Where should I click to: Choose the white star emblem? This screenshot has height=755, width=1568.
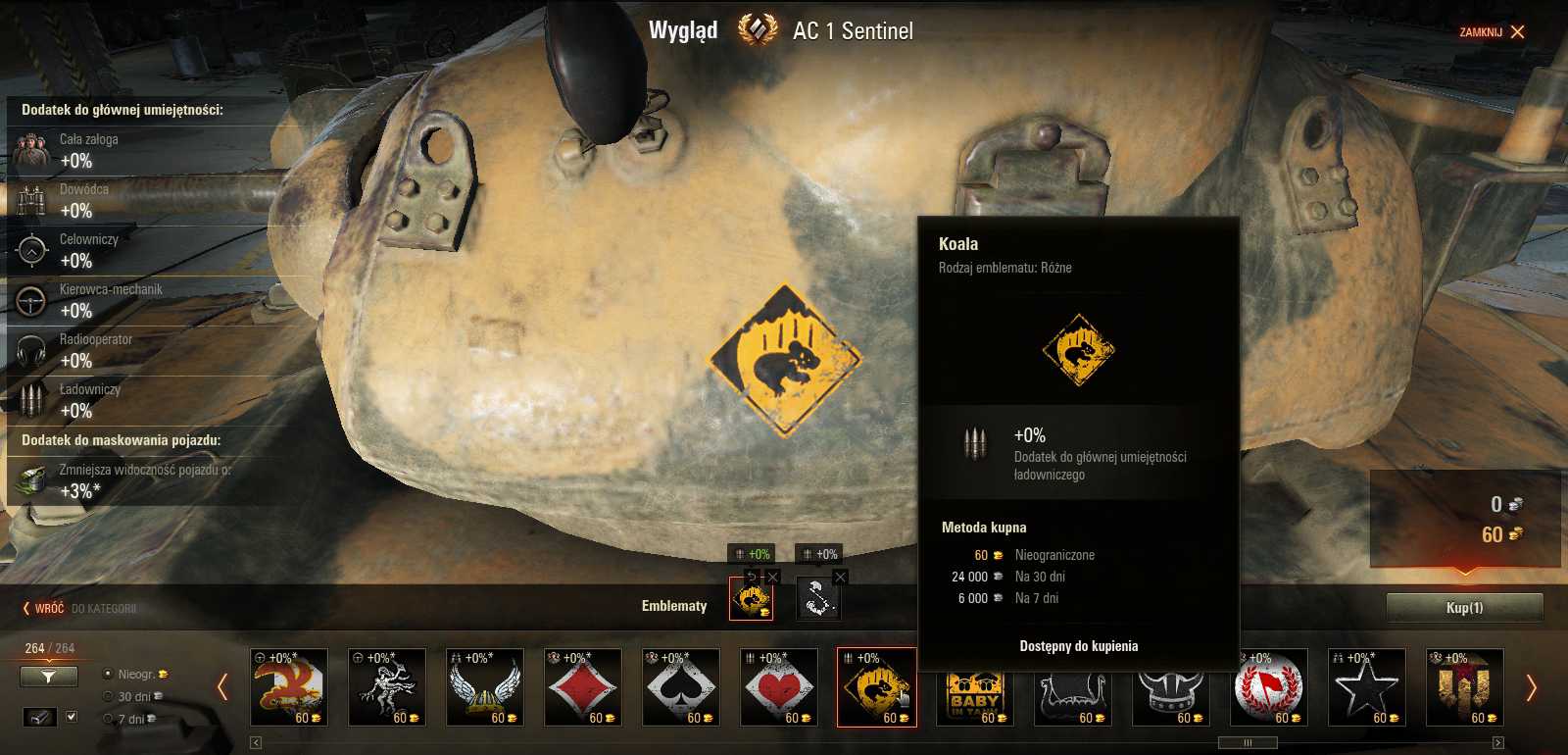(x=1366, y=686)
